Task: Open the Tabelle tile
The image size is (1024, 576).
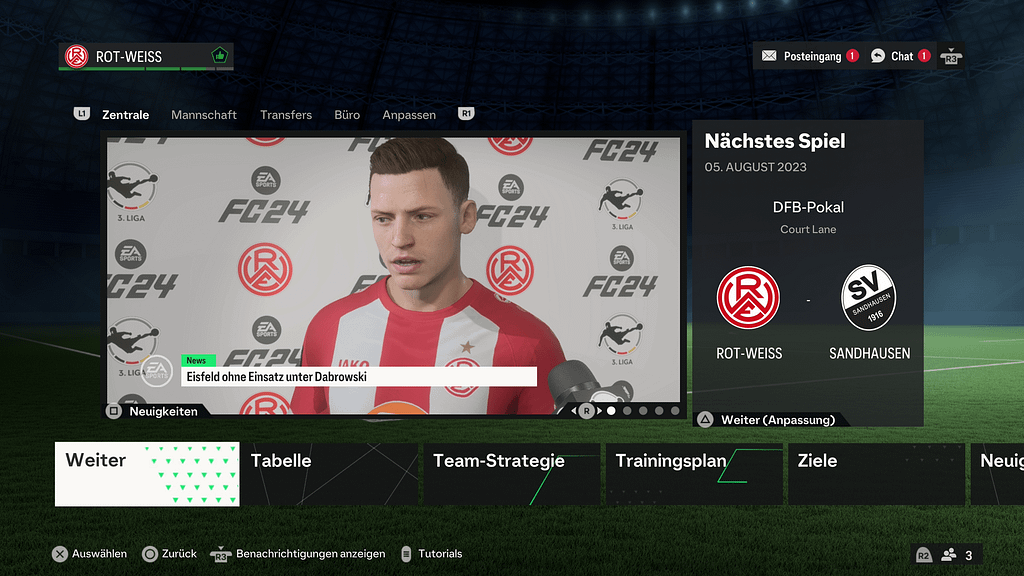Action: tap(329, 474)
